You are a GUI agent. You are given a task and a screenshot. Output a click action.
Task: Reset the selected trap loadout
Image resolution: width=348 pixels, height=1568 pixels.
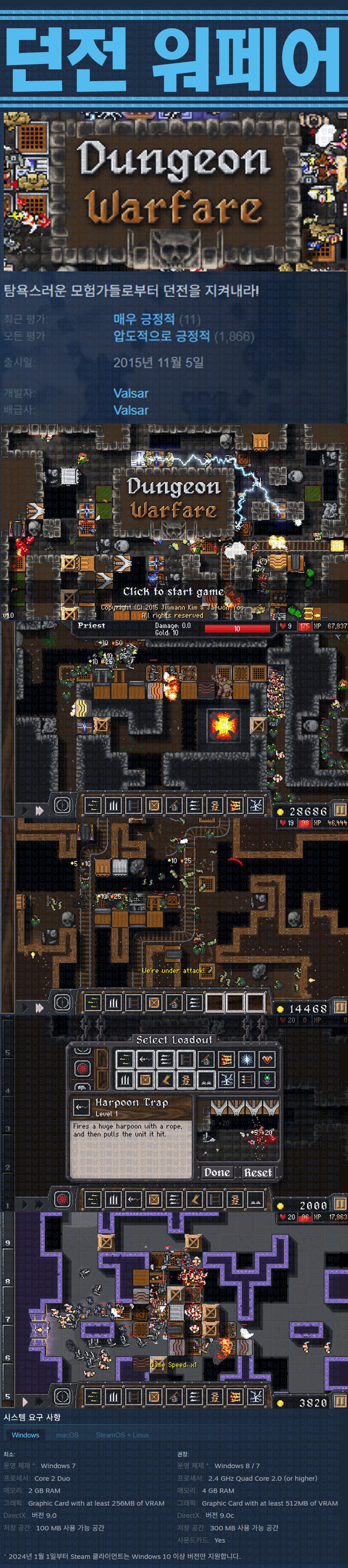258,1172
